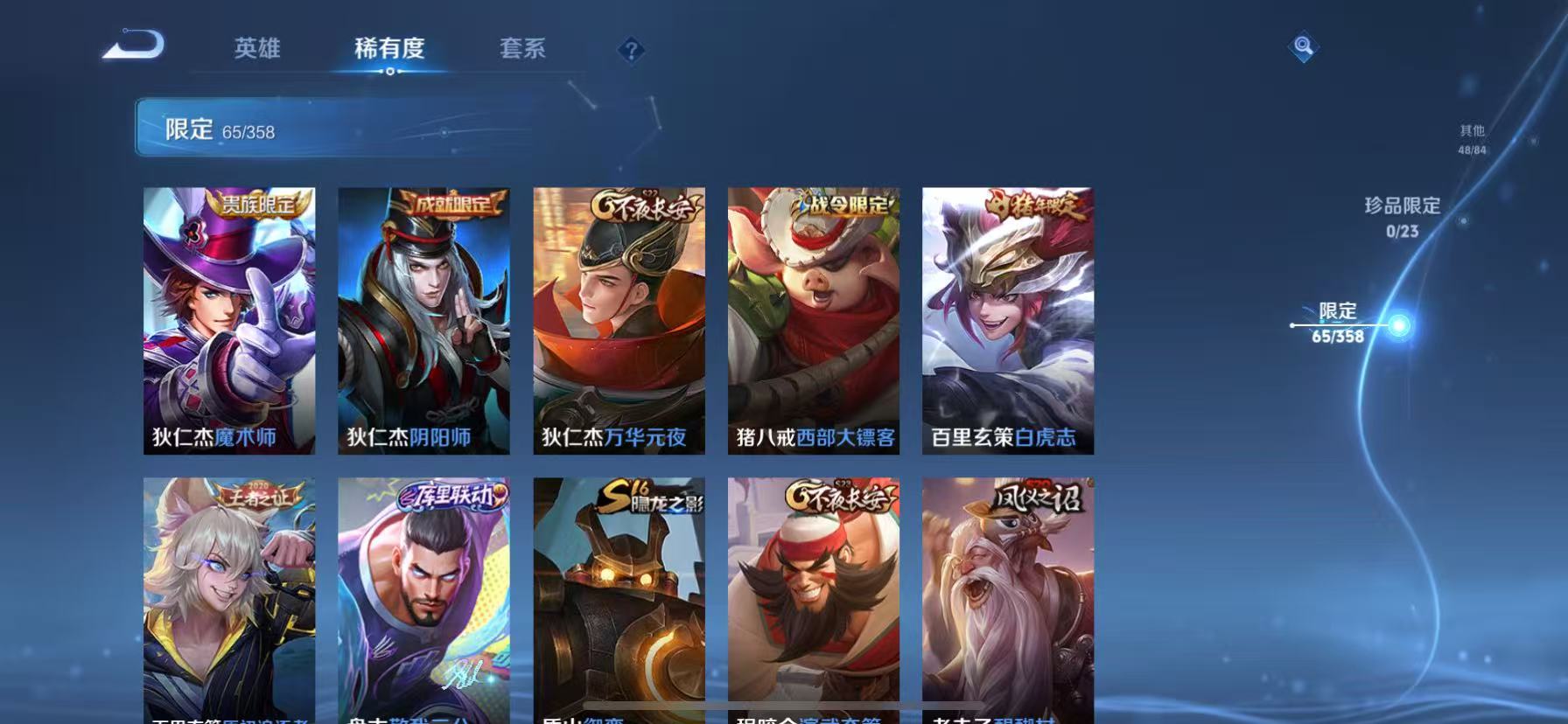Switch to the 英雄 tab
Viewport: 1568px width, 724px height.
coord(255,50)
